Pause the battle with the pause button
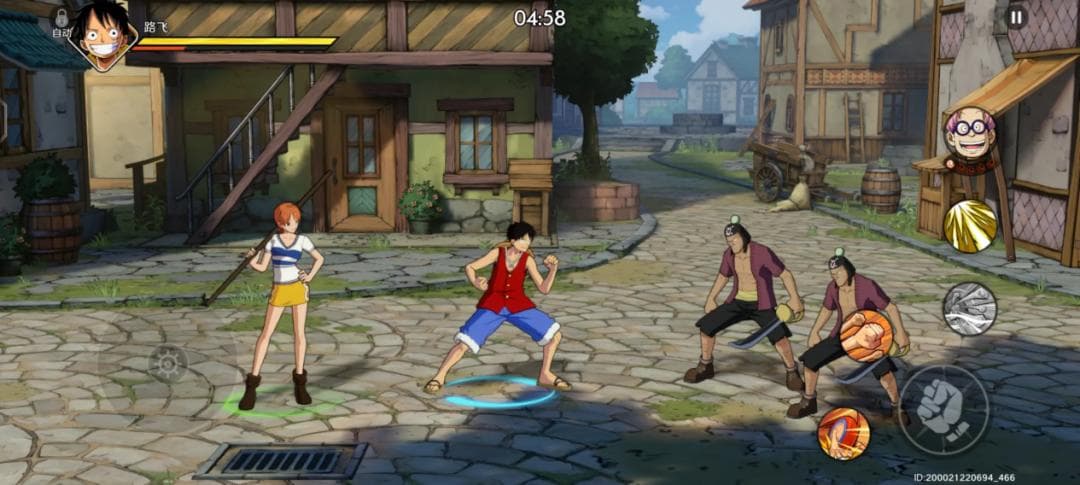 point(1016,16)
